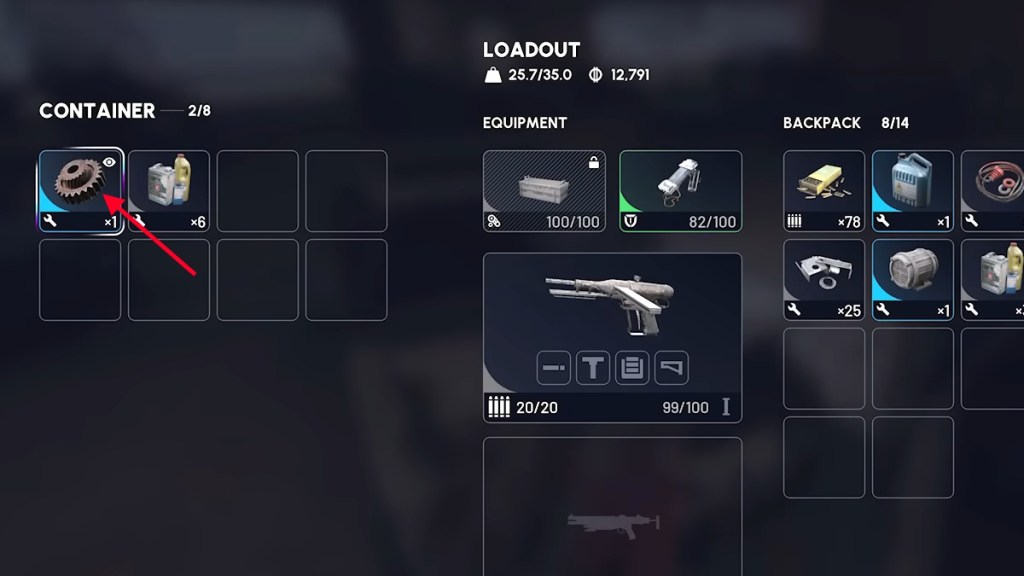Click the eye icon on the gear slot
This screenshot has width=1024, height=576.
point(109,162)
